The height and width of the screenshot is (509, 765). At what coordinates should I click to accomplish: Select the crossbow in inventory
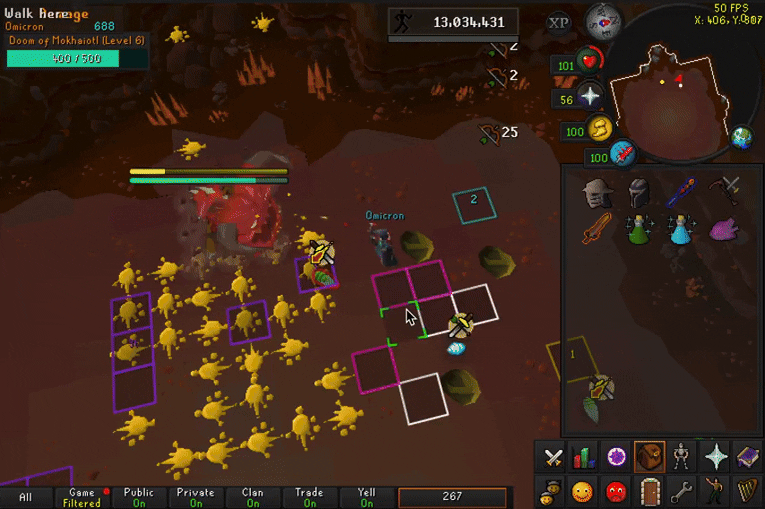[727, 188]
